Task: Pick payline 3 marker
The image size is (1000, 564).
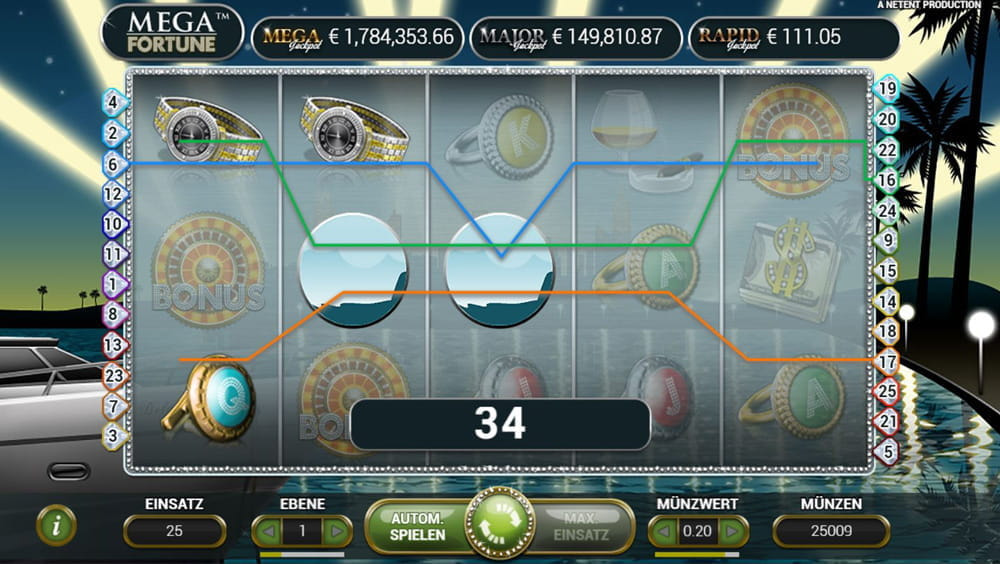Action: pos(113,436)
